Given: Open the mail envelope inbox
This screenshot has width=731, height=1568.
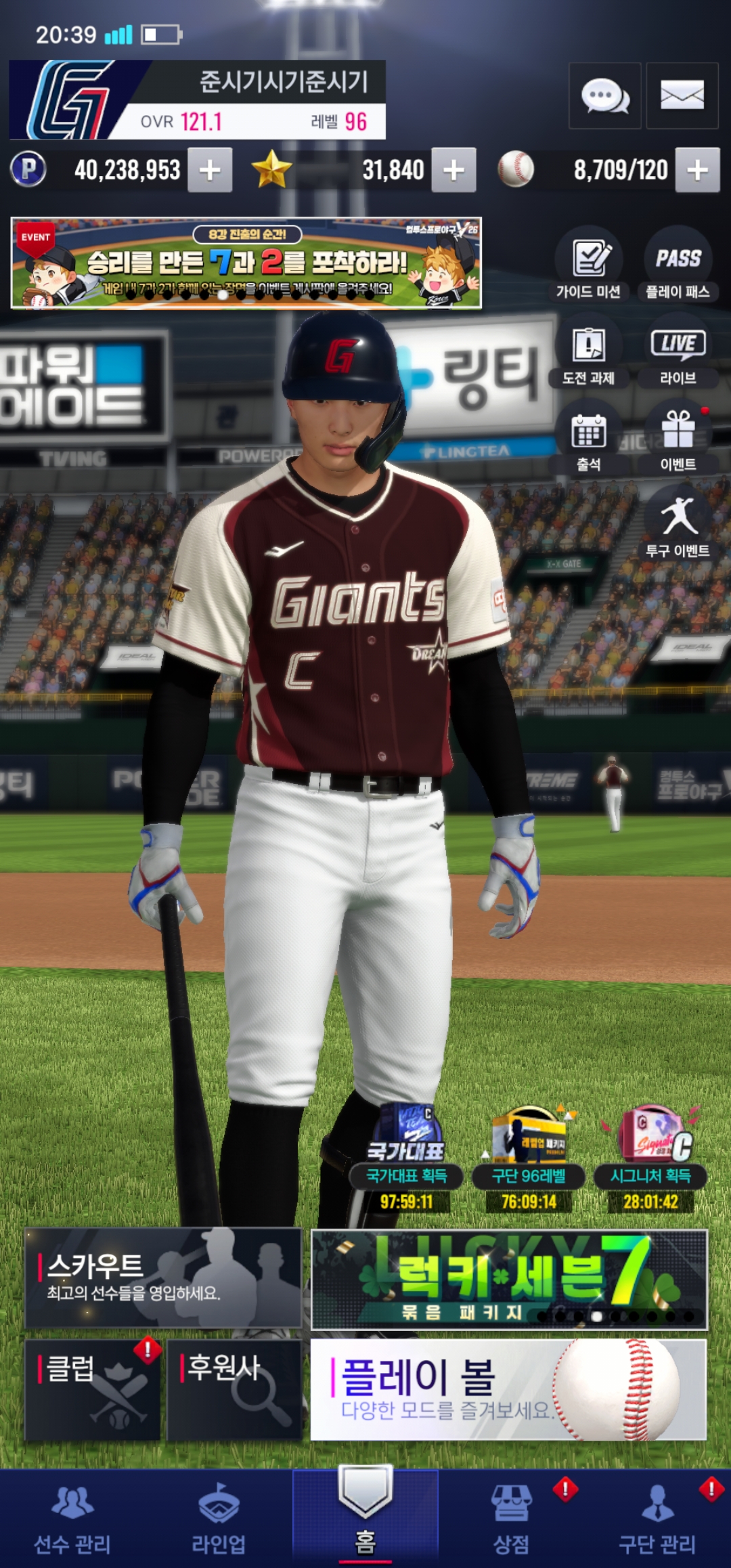Looking at the screenshot, I should coord(682,96).
